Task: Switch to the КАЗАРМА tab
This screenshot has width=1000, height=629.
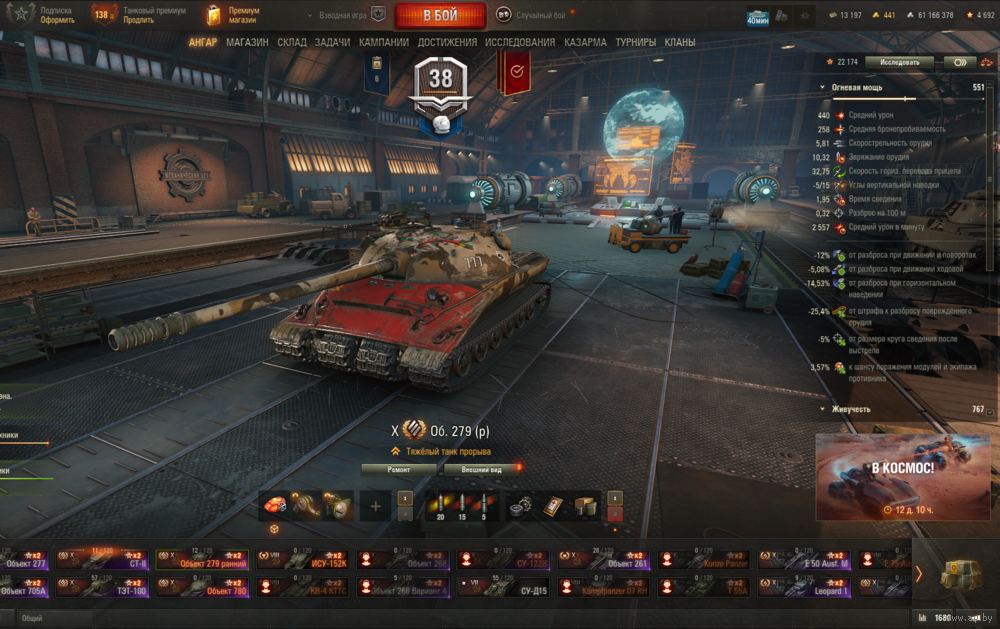Action: tap(585, 42)
